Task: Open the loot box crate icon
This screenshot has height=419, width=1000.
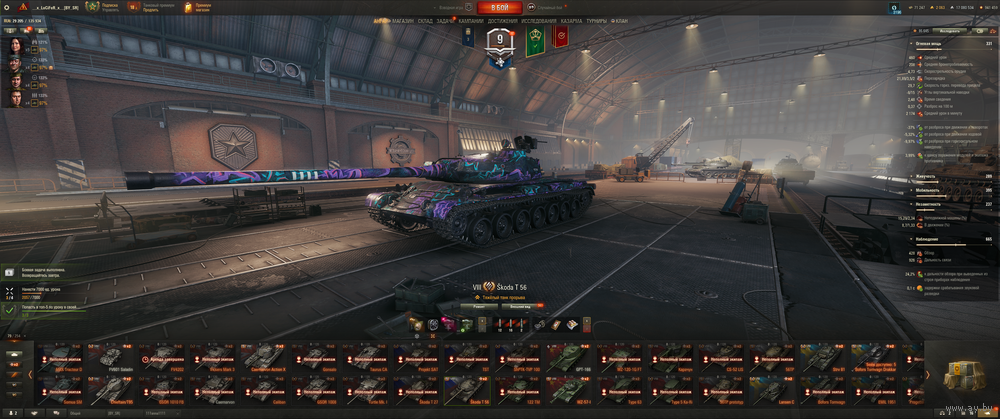Action: 960,374
